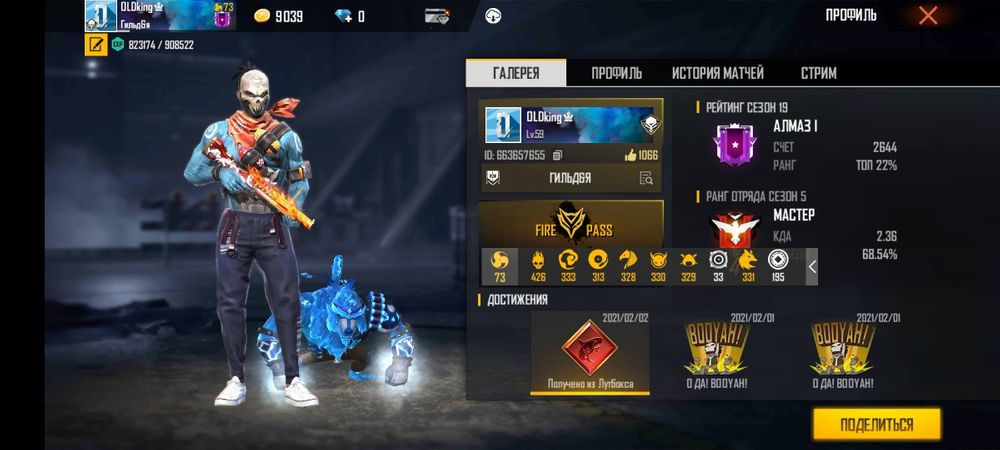
Task: Copy the player ID with the copy icon
Action: pos(558,155)
